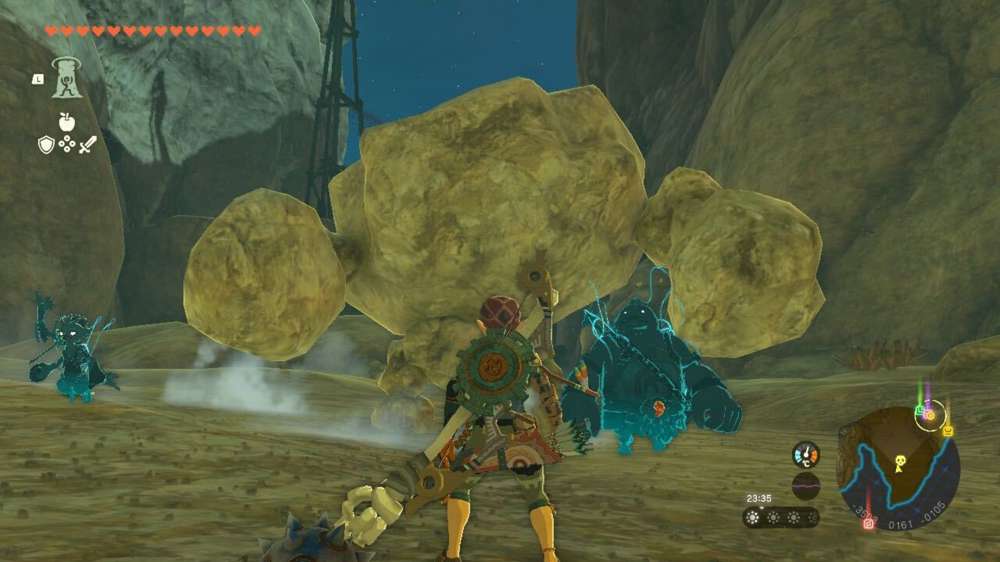Activate the Ascend ability icon
The height and width of the screenshot is (562, 1000).
coord(67,79)
